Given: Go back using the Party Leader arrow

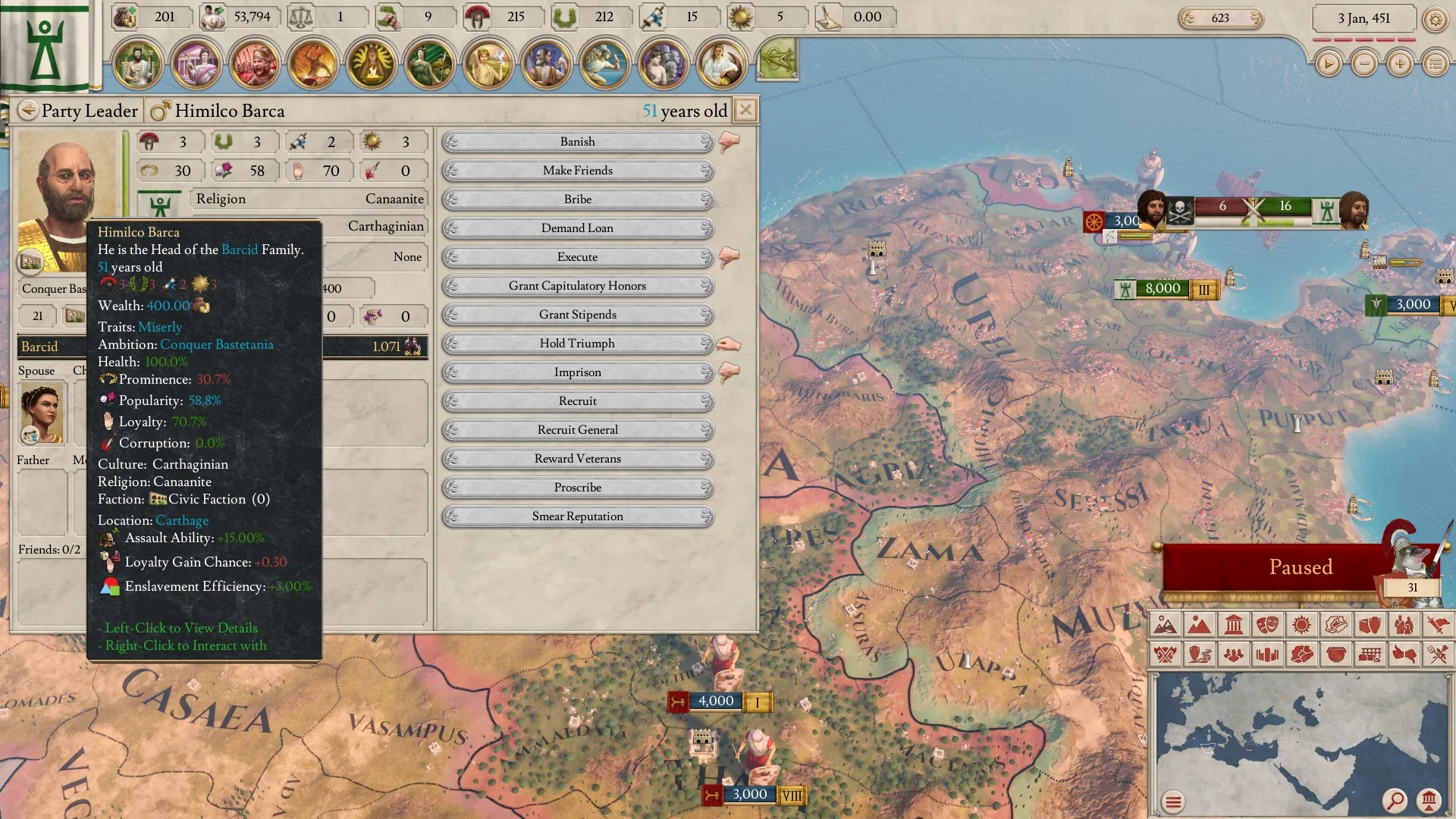Looking at the screenshot, I should click(28, 111).
